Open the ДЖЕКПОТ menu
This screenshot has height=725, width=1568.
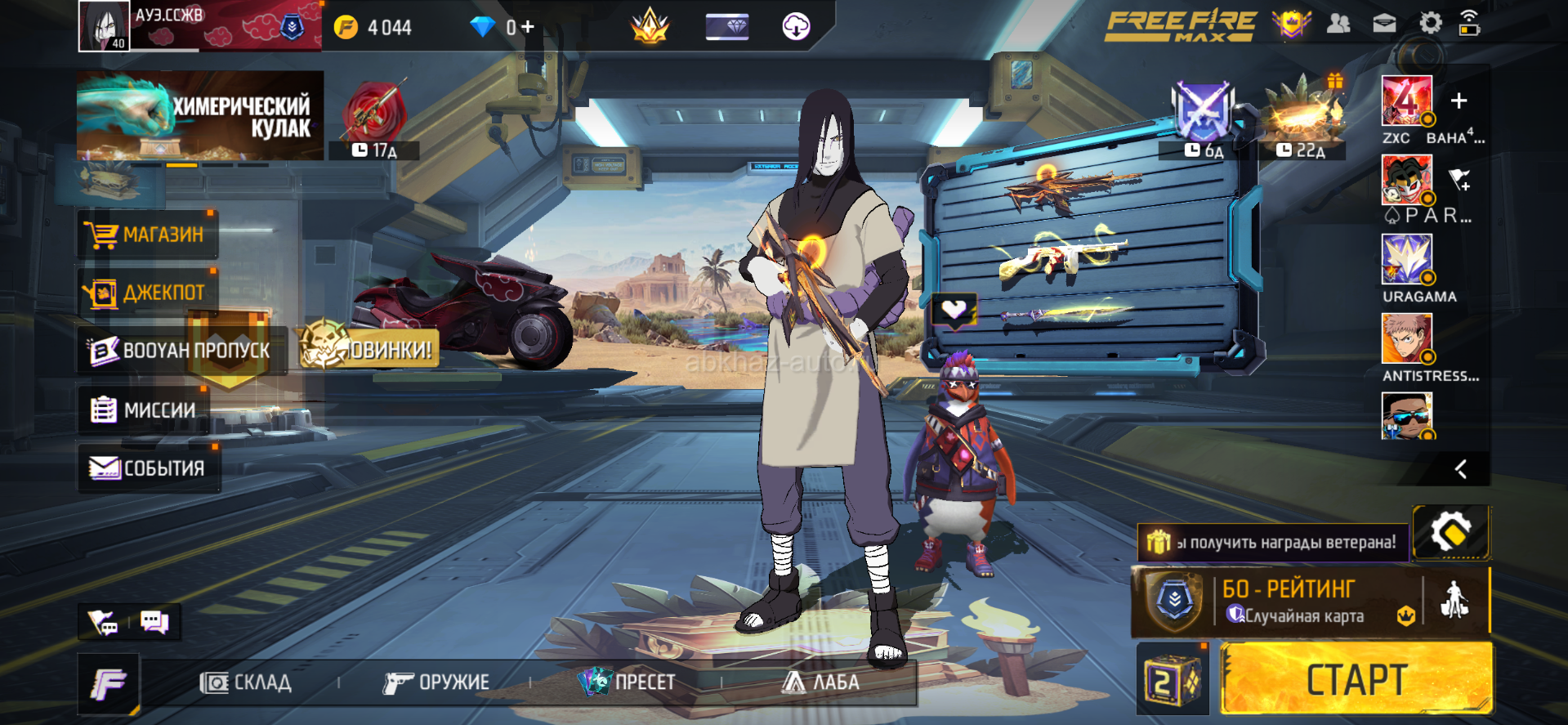149,293
